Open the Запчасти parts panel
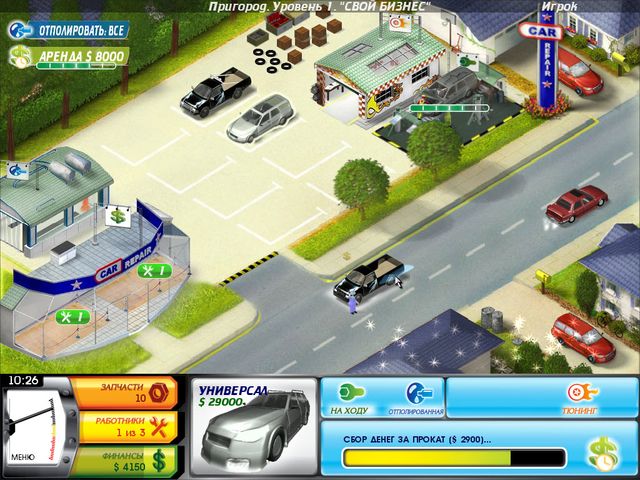The height and width of the screenshot is (480, 640). point(127,392)
